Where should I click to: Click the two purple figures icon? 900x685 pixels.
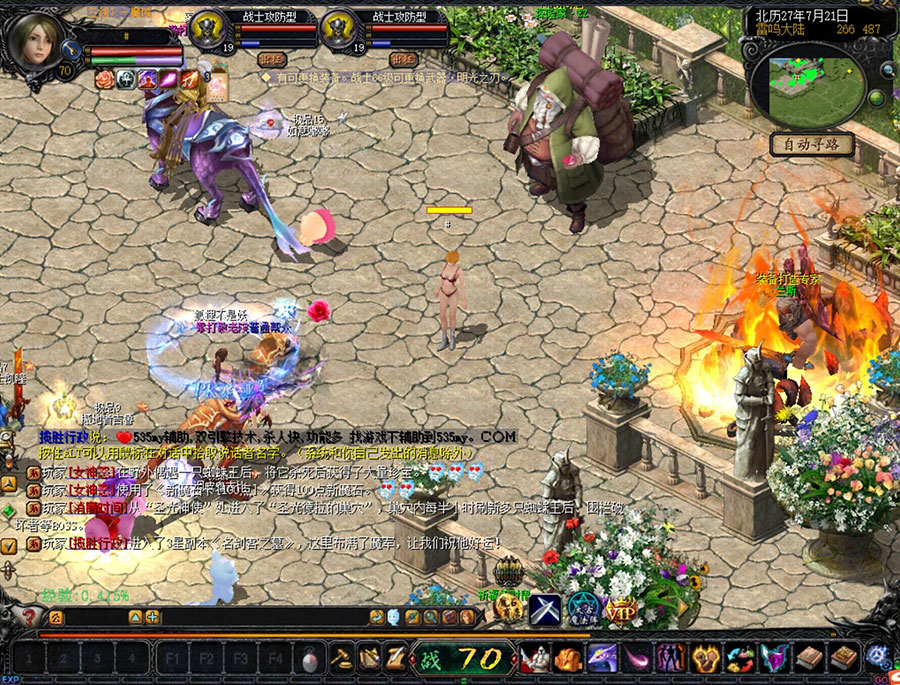point(671,658)
